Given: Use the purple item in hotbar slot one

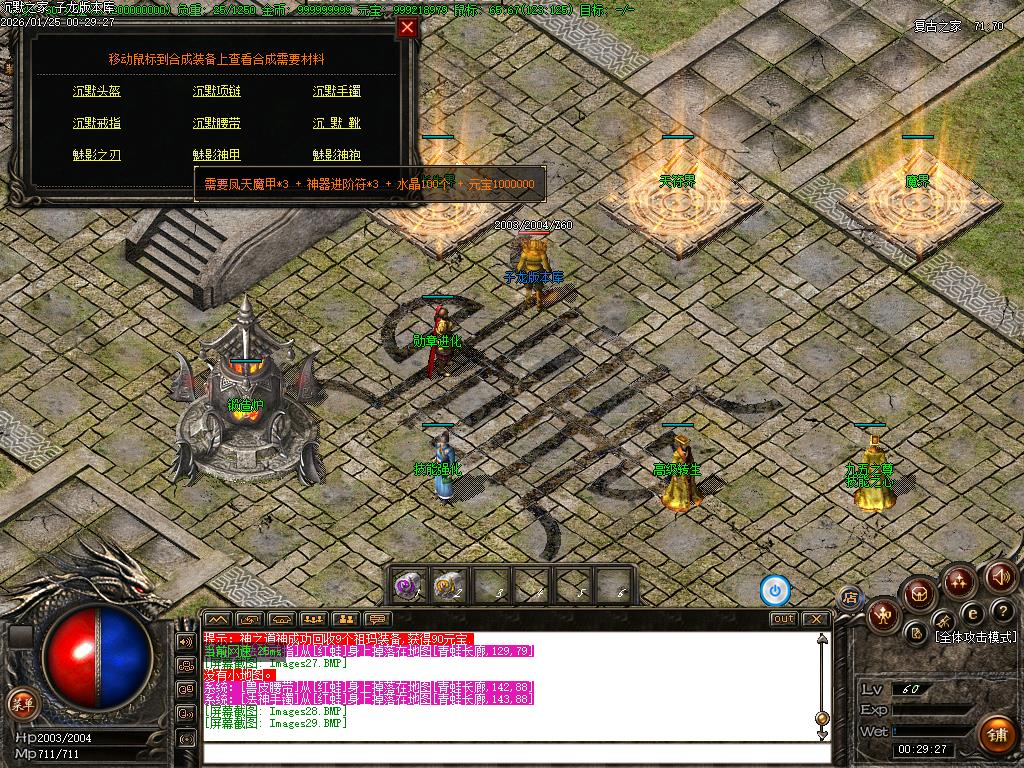Looking at the screenshot, I should click(x=408, y=585).
